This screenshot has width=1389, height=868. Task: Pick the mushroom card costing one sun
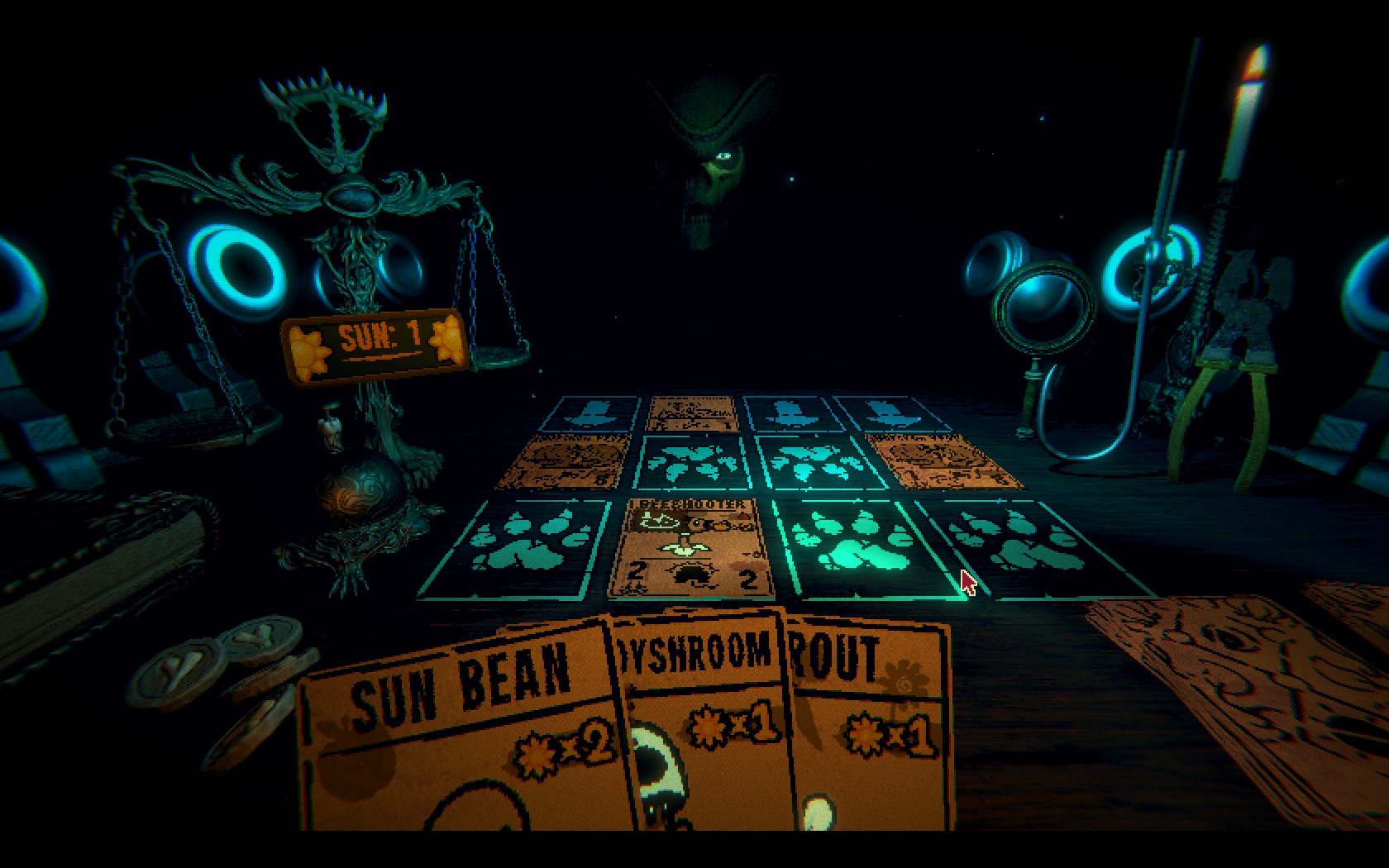pyautogui.click(x=703, y=727)
